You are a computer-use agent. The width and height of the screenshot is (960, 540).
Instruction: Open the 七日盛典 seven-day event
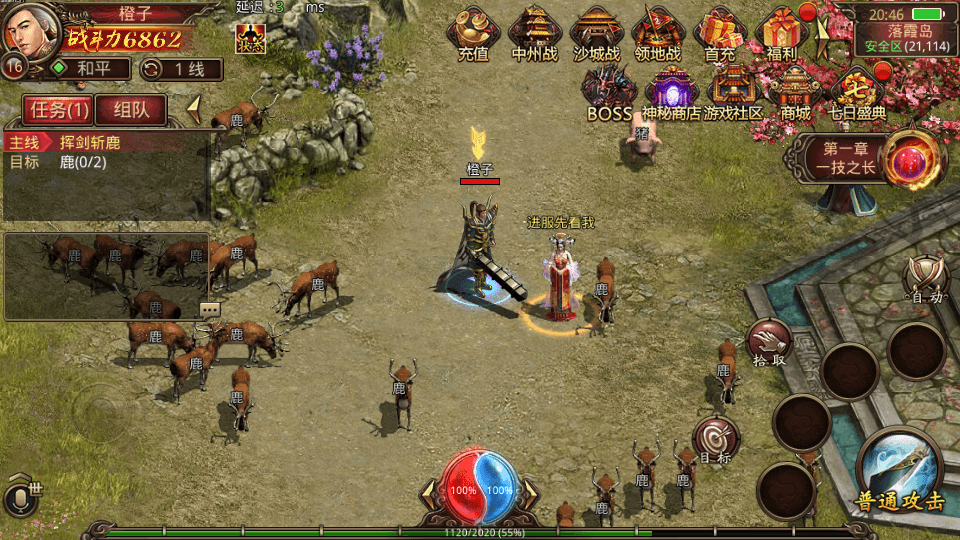coord(857,93)
